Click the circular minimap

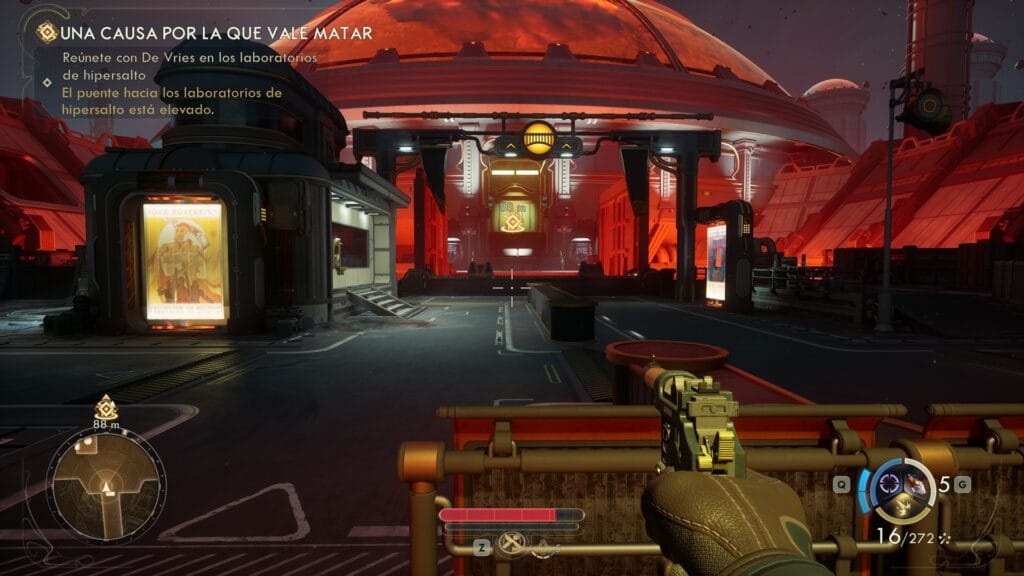(105, 483)
